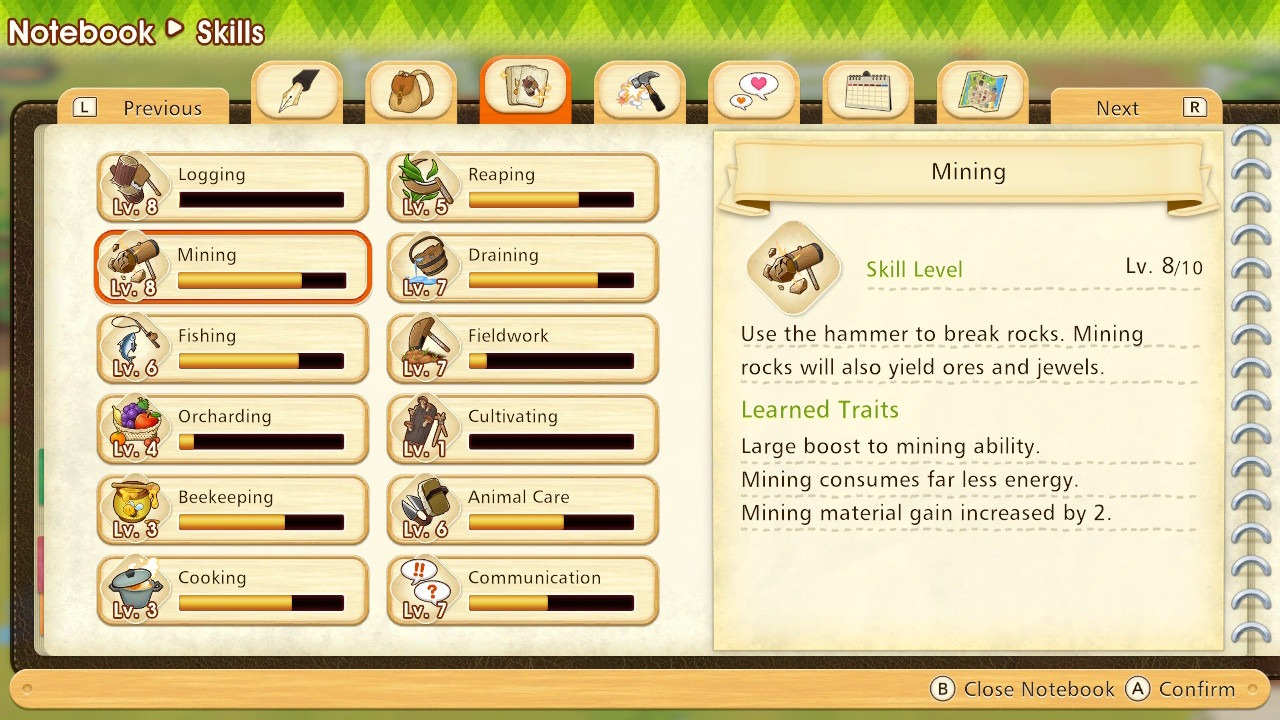The image size is (1280, 720).
Task: Go to the Next notebook page
Action: tap(1136, 108)
